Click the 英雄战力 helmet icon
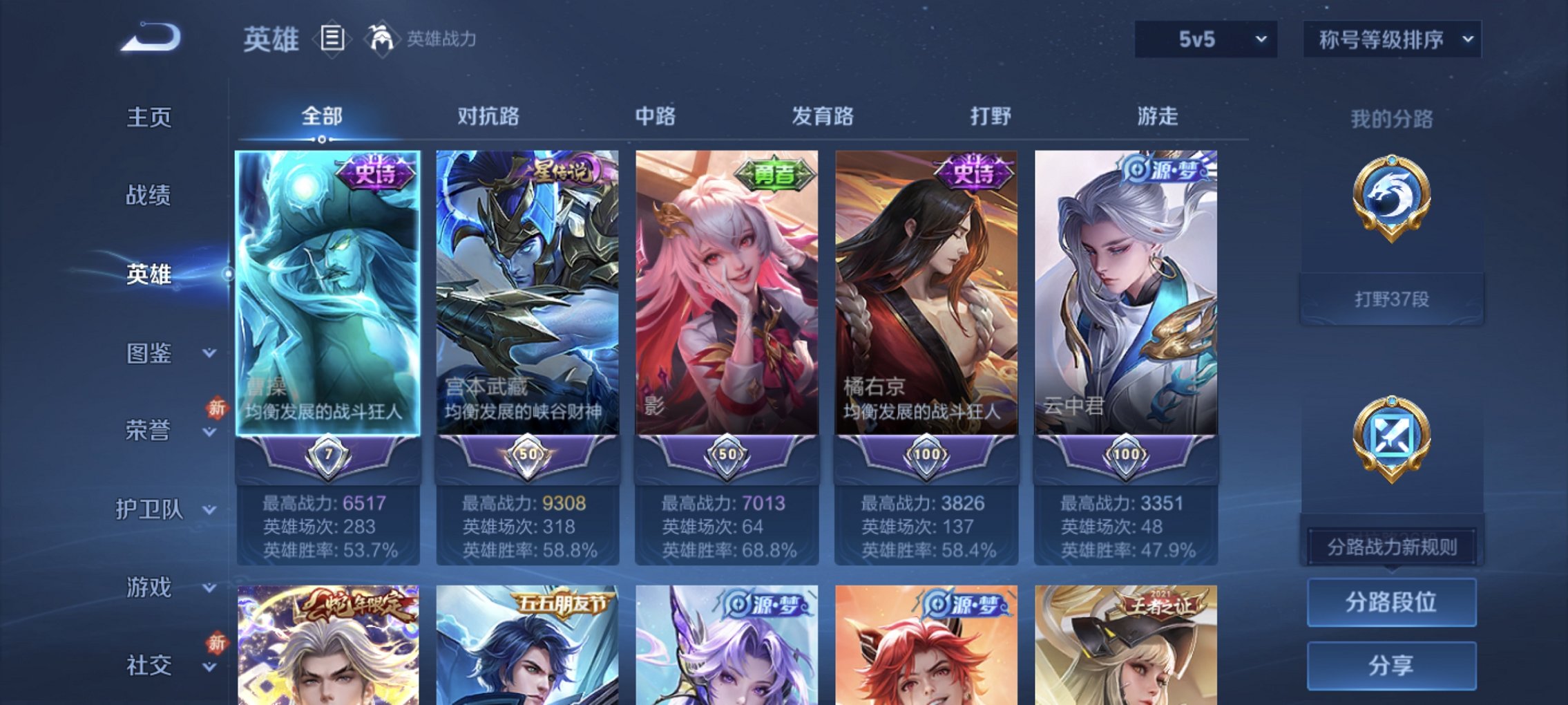Viewport: 1568px width, 705px height. click(381, 38)
